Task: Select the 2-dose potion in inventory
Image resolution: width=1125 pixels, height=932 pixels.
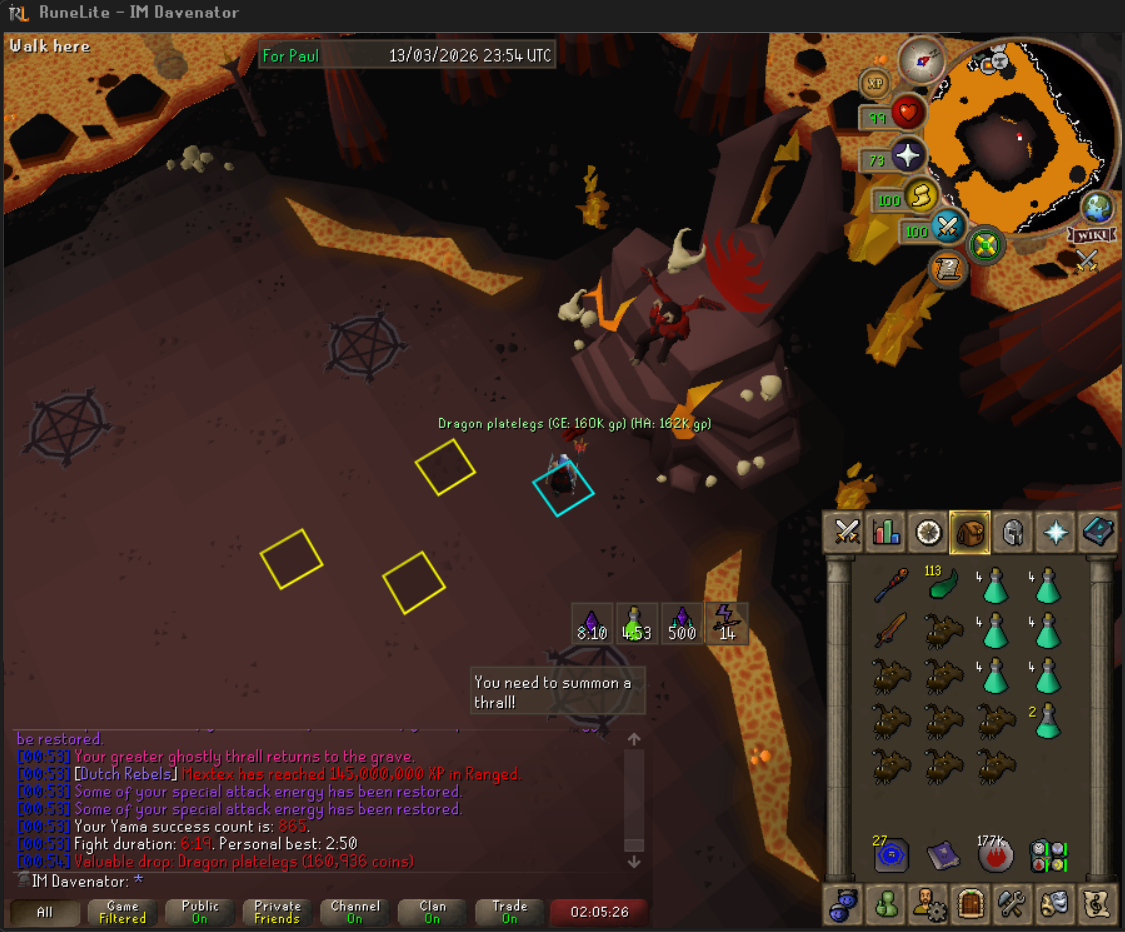Action: (1047, 721)
